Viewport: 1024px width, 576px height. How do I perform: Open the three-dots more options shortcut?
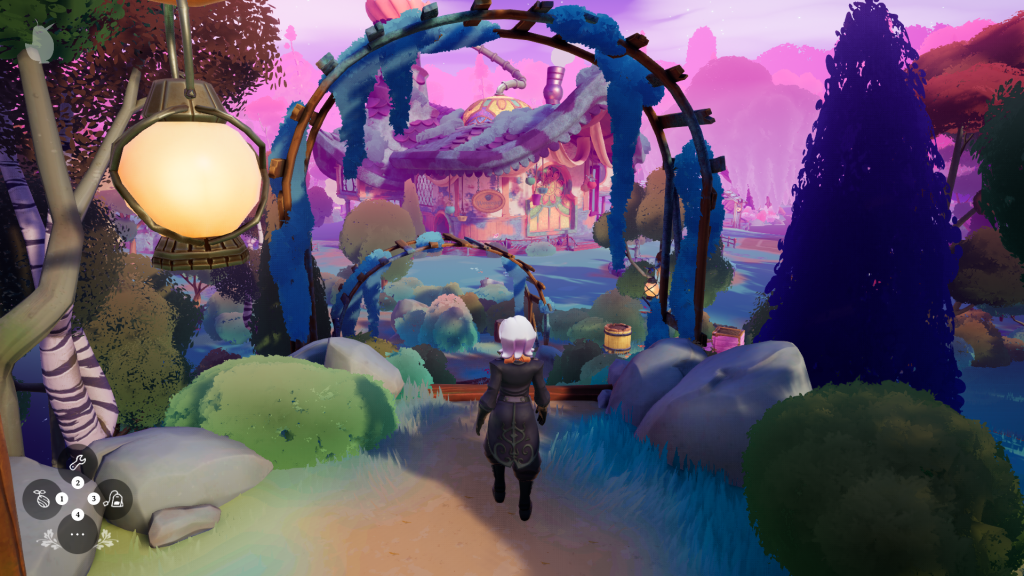77,534
